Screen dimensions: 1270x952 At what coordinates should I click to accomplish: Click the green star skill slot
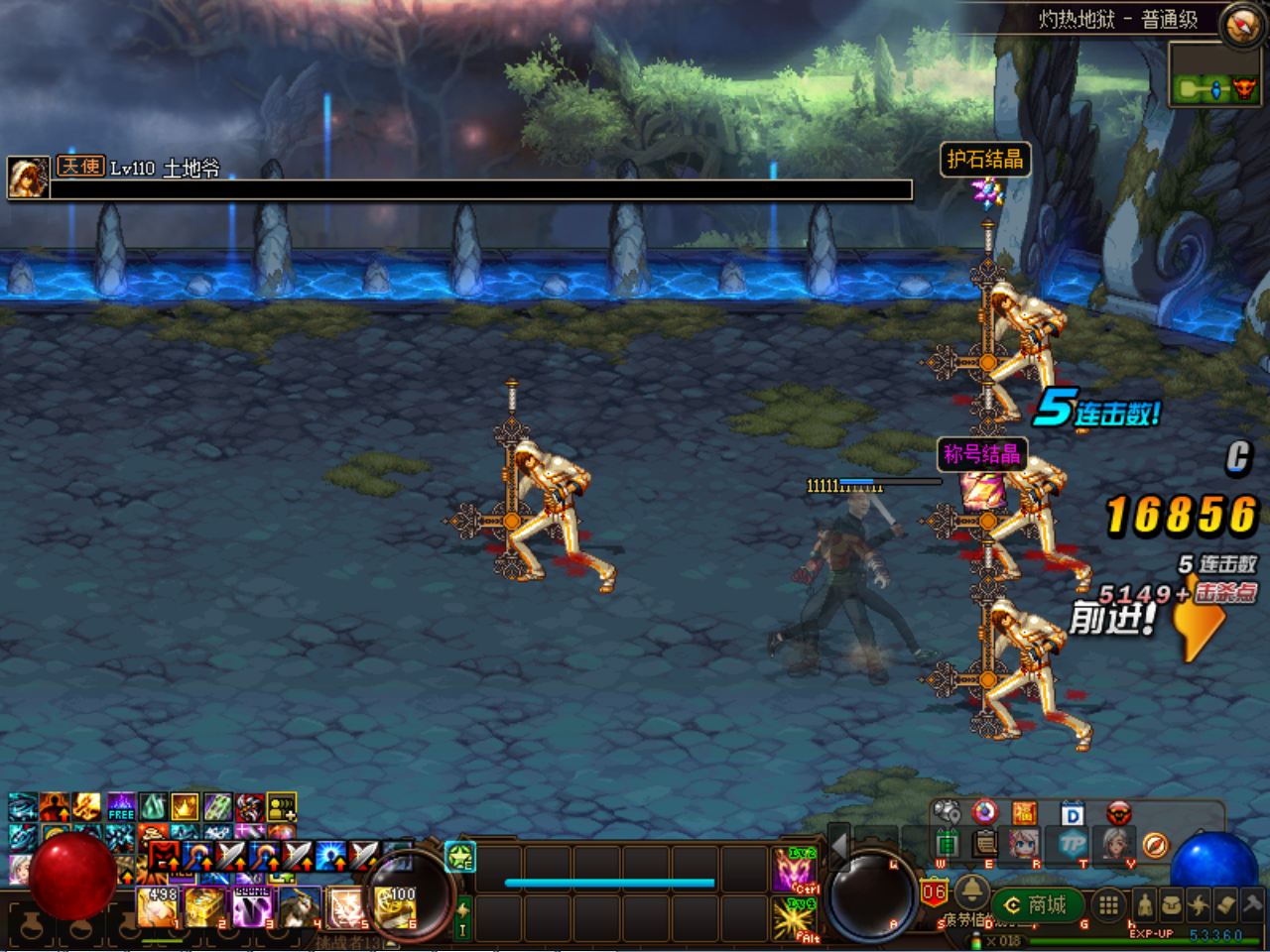460,856
